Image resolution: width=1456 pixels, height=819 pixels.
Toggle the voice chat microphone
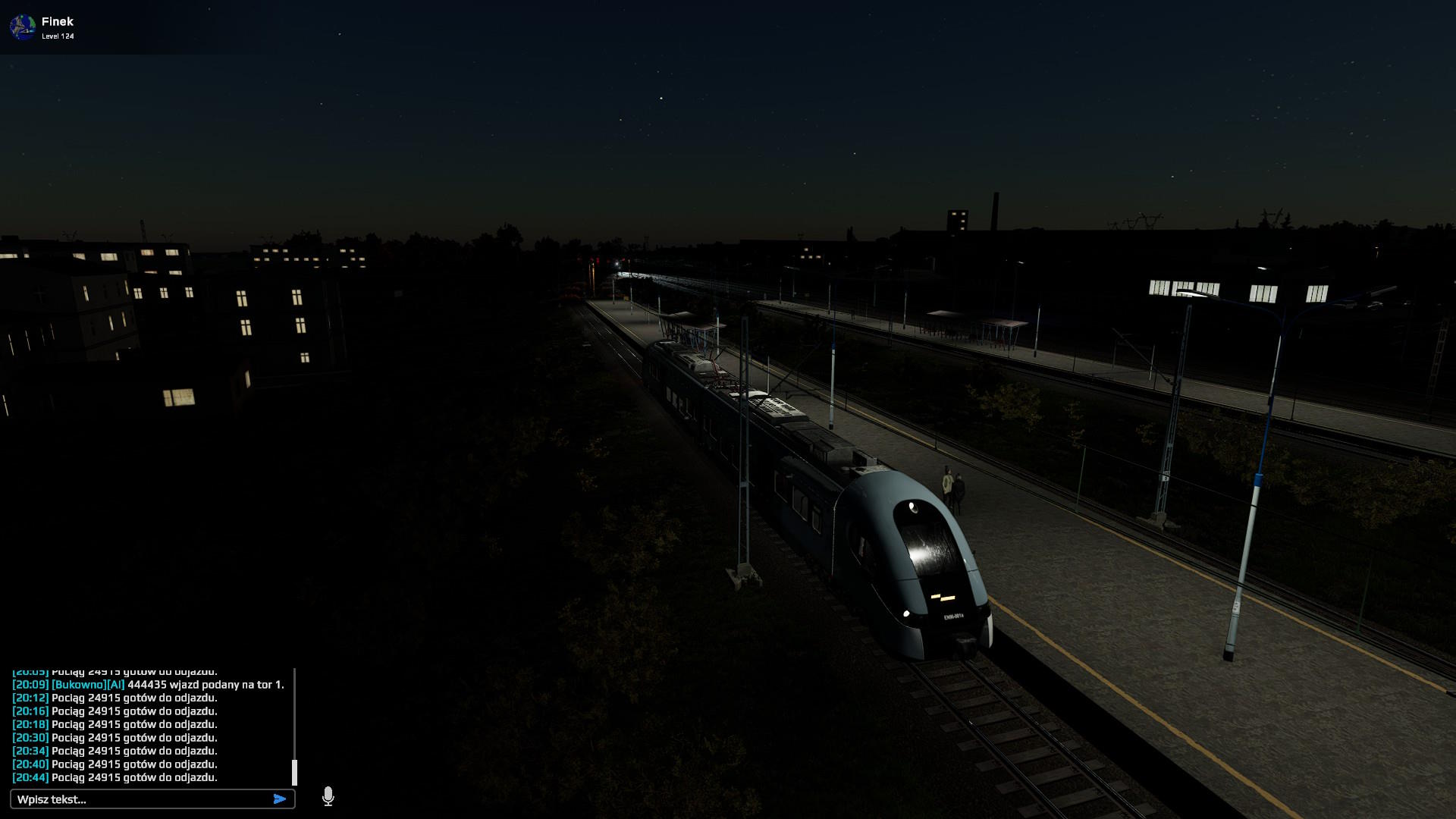pos(328,796)
